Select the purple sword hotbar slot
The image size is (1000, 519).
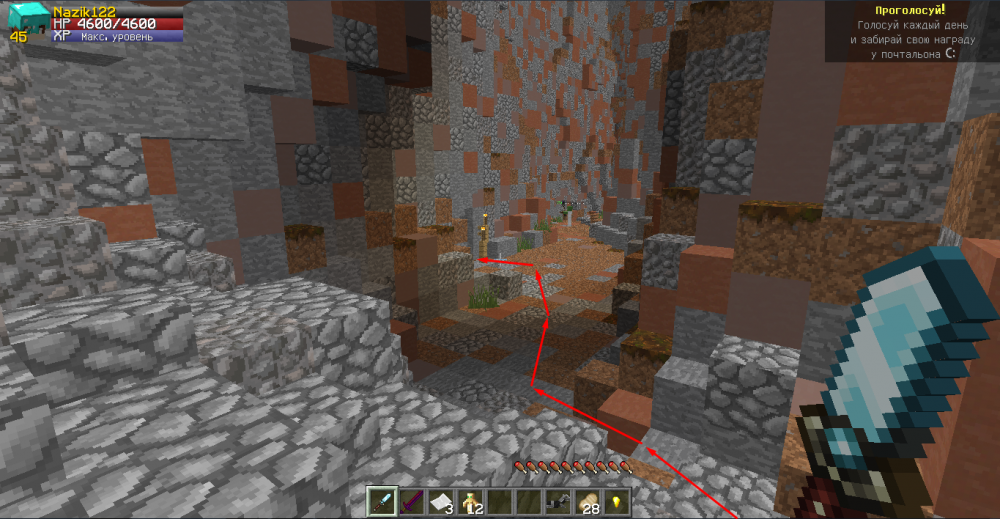click(410, 501)
